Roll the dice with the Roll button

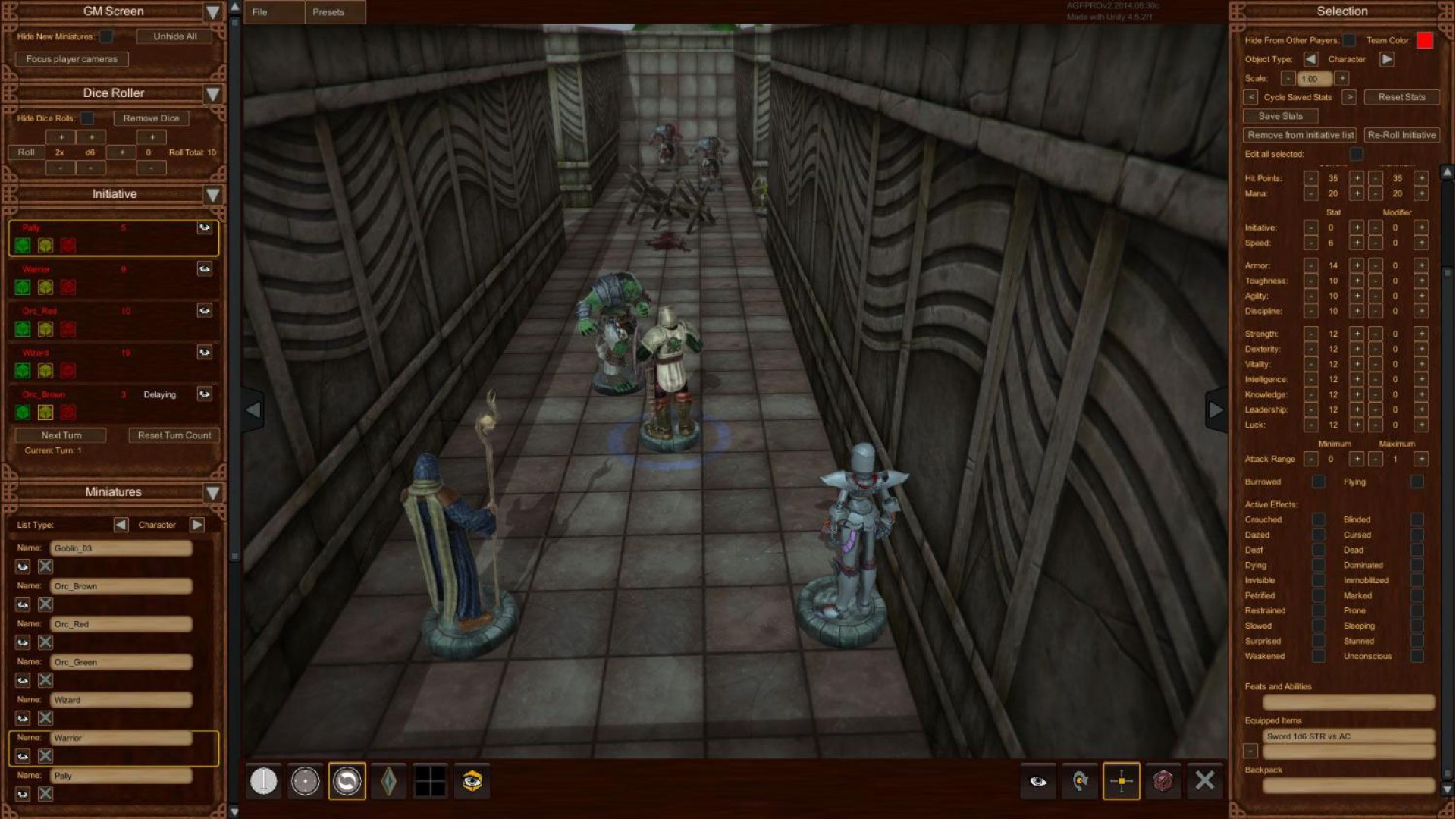[x=27, y=152]
